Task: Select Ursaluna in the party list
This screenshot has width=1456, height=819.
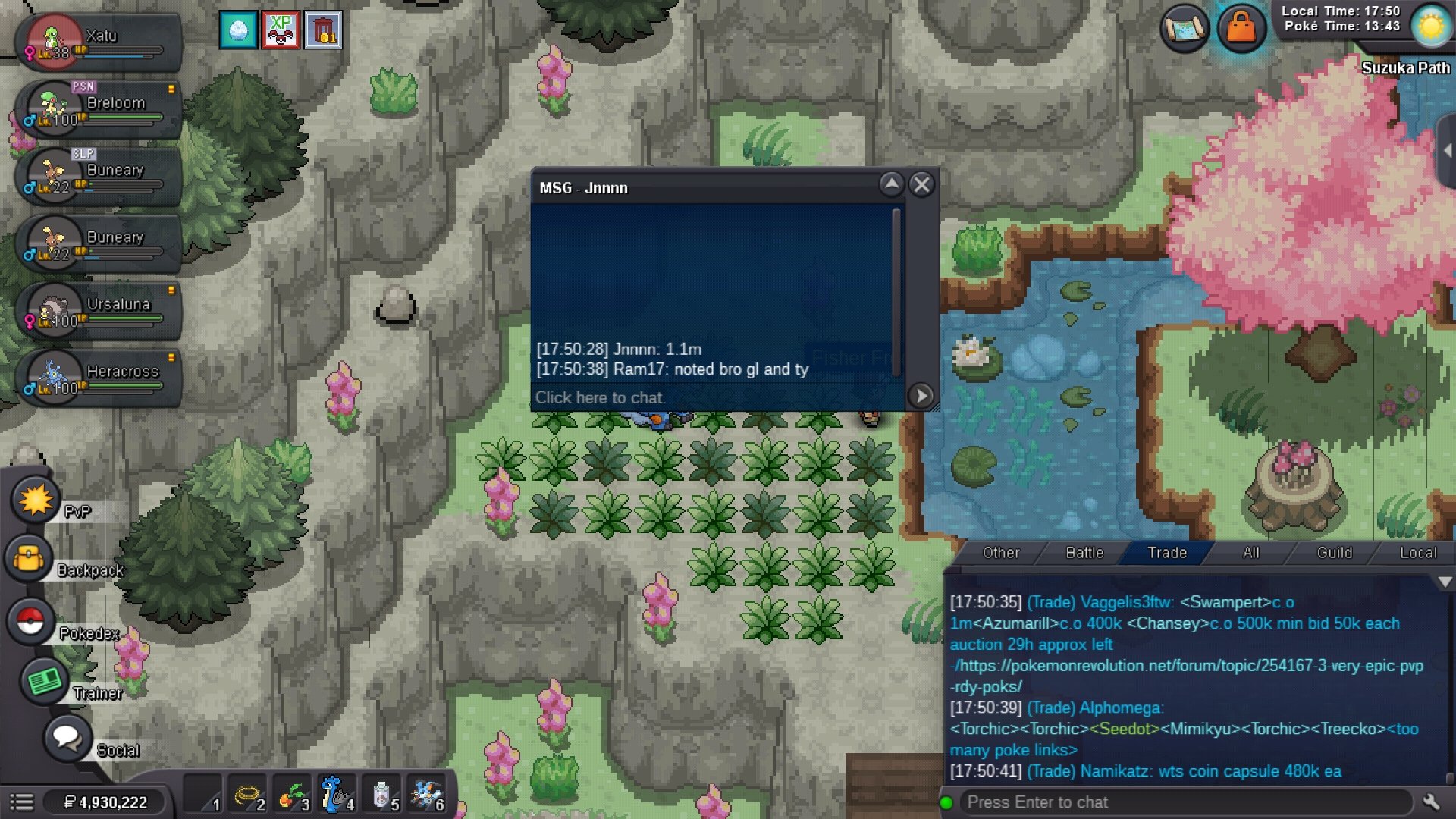Action: point(99,312)
